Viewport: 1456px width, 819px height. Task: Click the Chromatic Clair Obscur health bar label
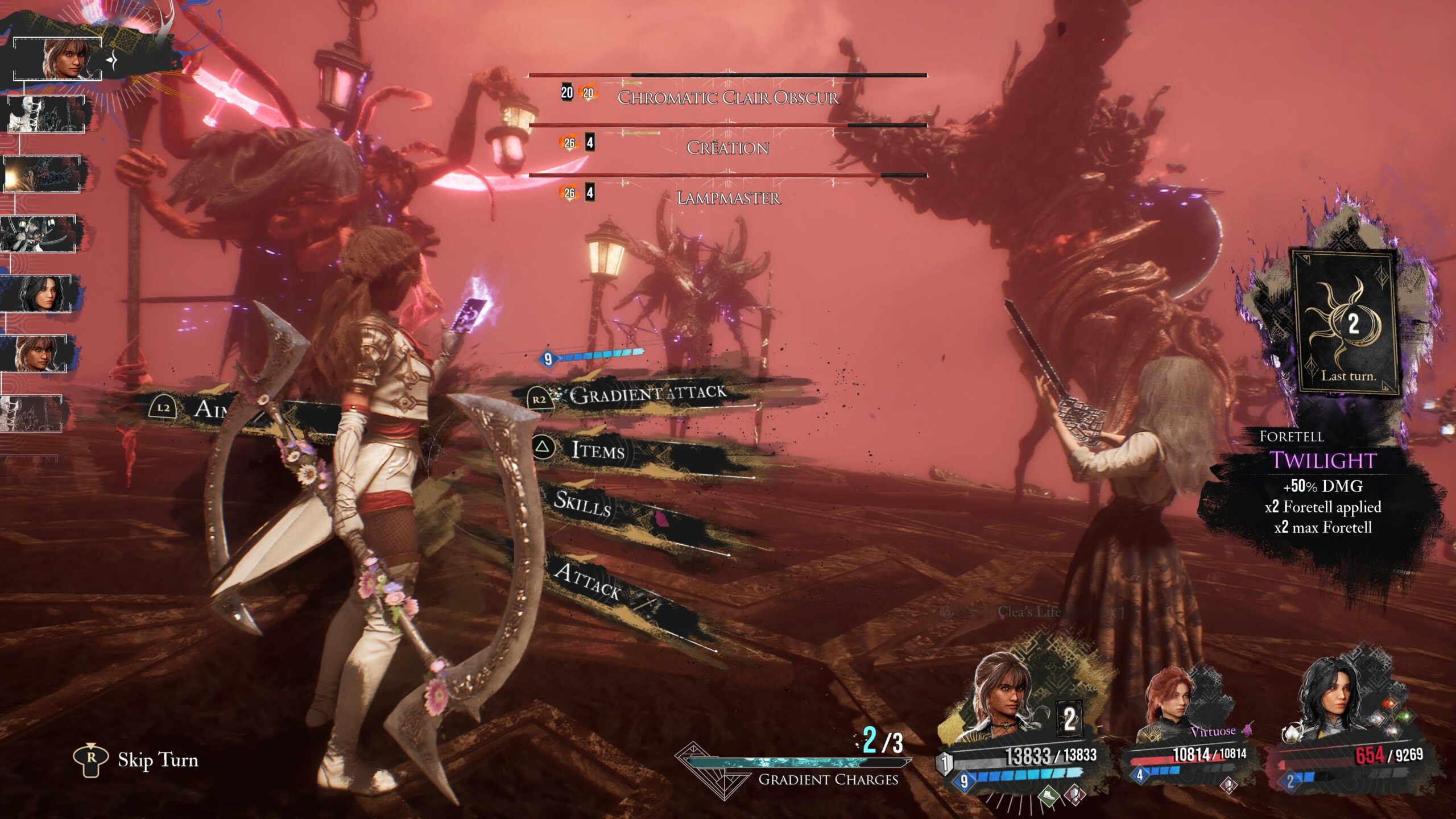[x=728, y=98]
